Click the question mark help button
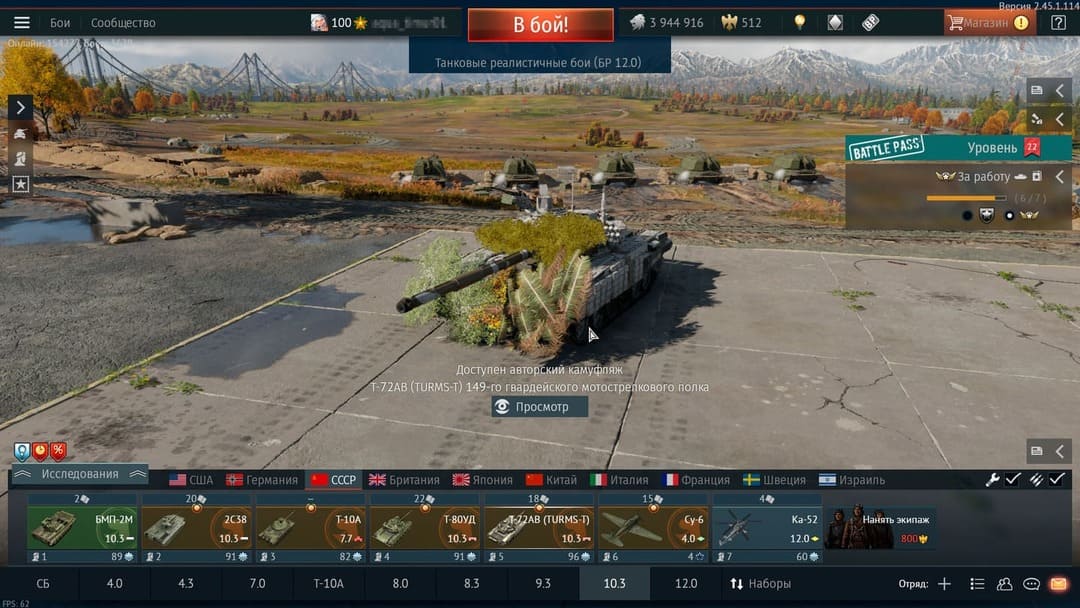The image size is (1080, 608). coord(1058,22)
